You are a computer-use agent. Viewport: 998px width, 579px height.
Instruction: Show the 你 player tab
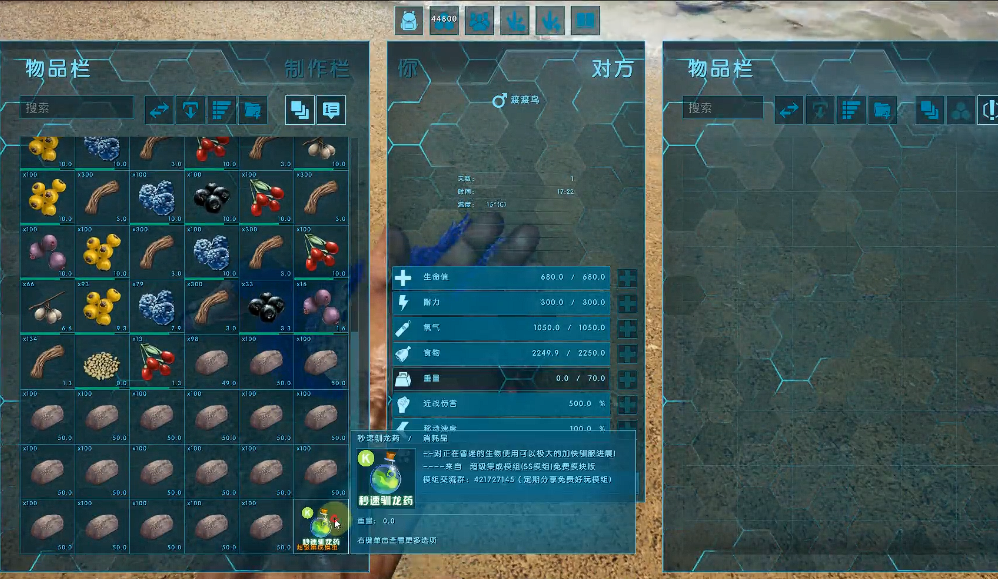[408, 69]
